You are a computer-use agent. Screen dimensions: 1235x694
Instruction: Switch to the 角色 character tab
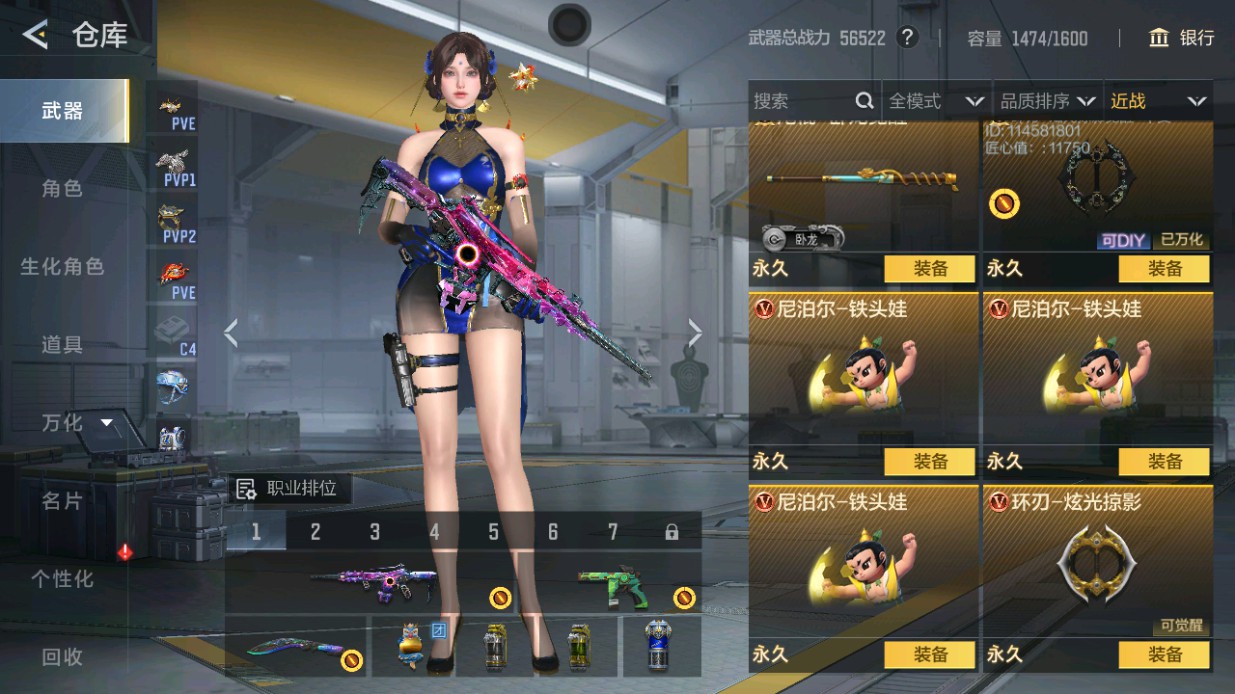point(63,188)
